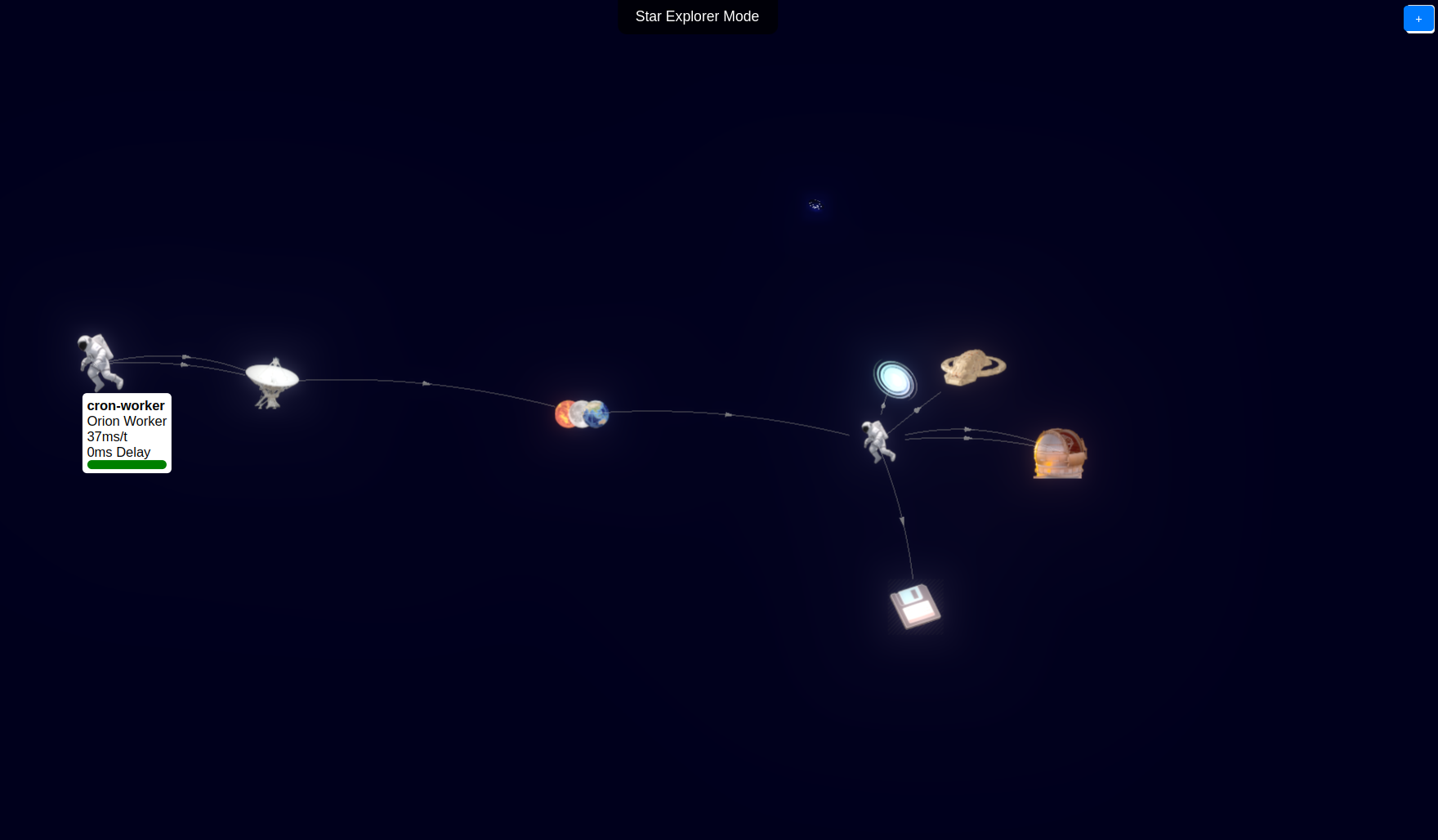Click the glowing blue portal node
This screenshot has height=840, width=1438.
[x=895, y=379]
